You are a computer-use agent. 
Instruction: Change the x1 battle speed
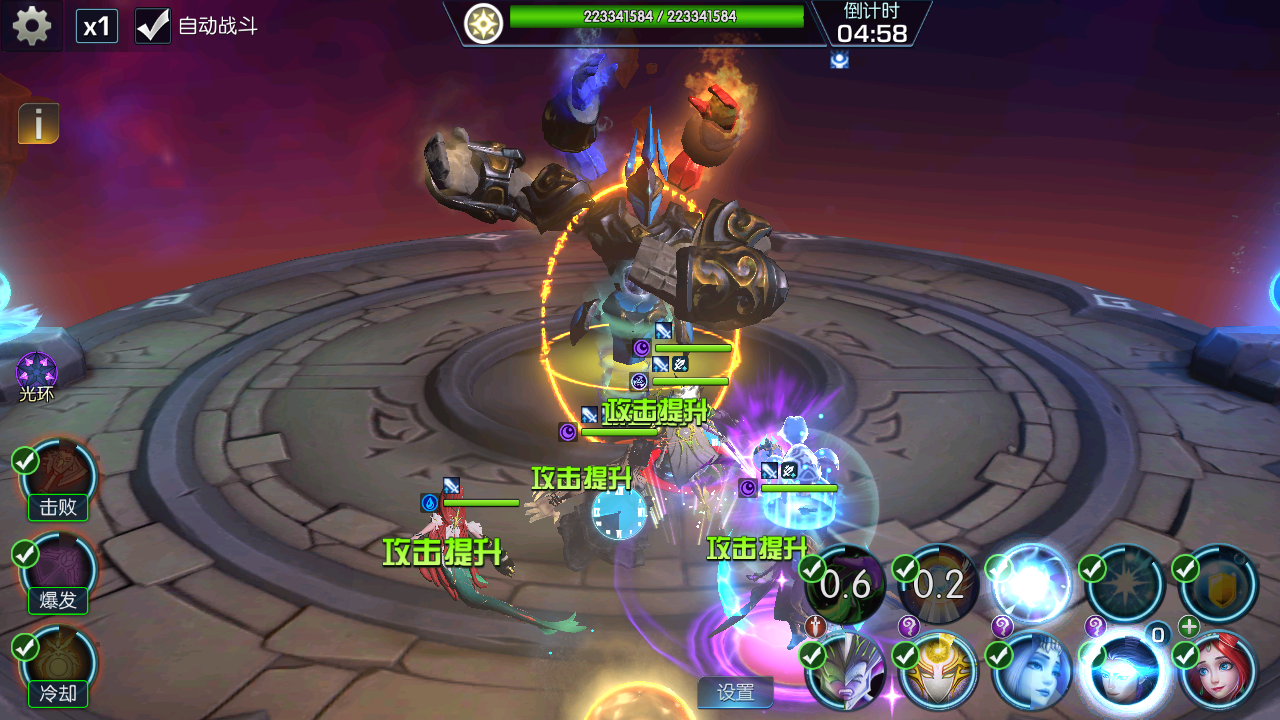coord(97,26)
